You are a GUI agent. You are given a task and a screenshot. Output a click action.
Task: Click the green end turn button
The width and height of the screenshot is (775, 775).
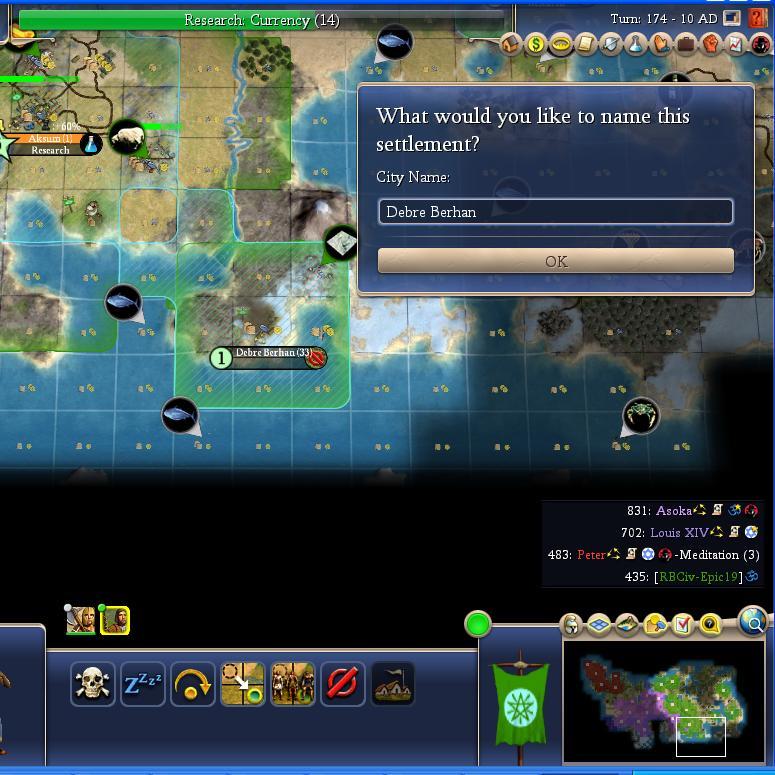coord(478,624)
